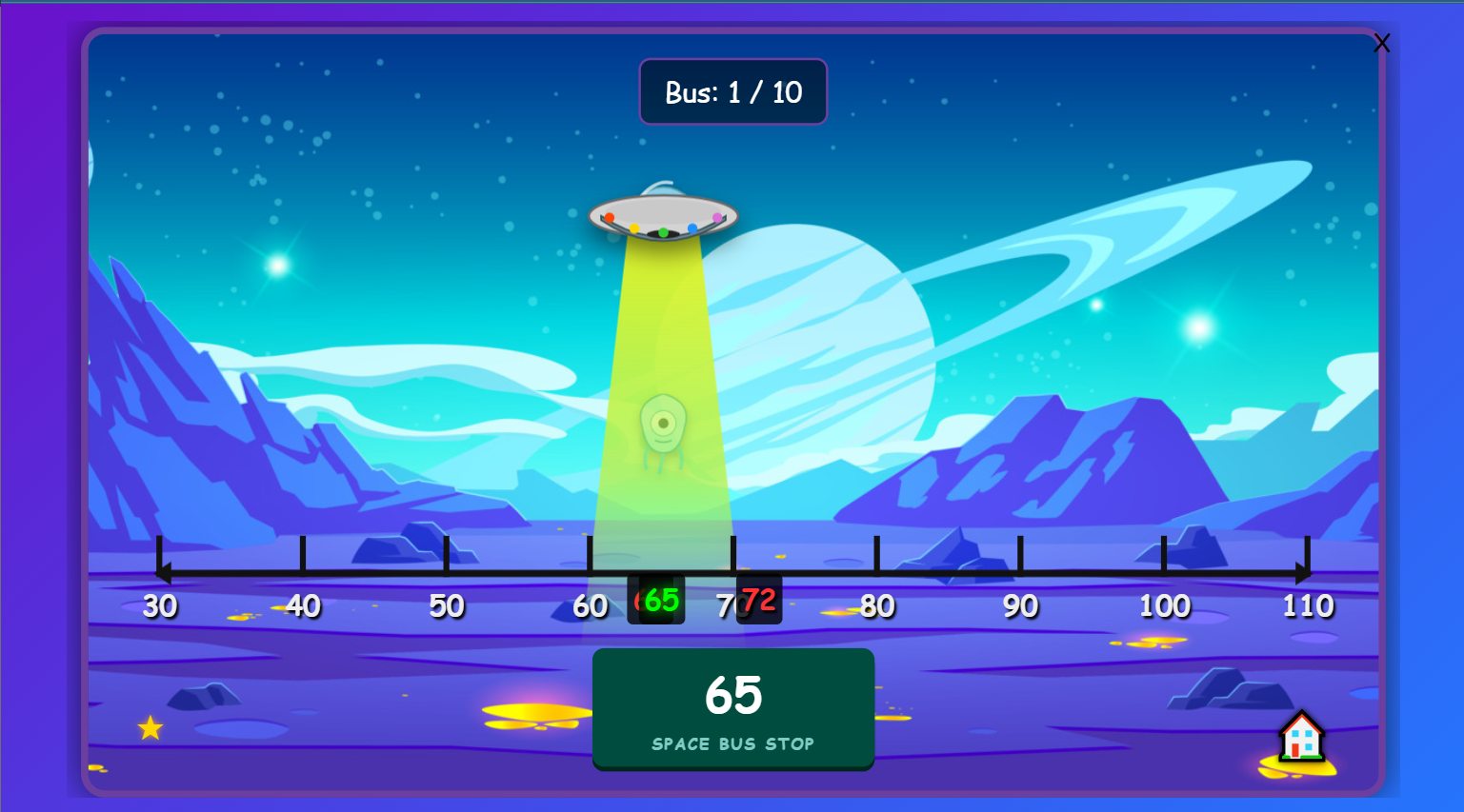Select number 30 on the number line

[x=159, y=604]
